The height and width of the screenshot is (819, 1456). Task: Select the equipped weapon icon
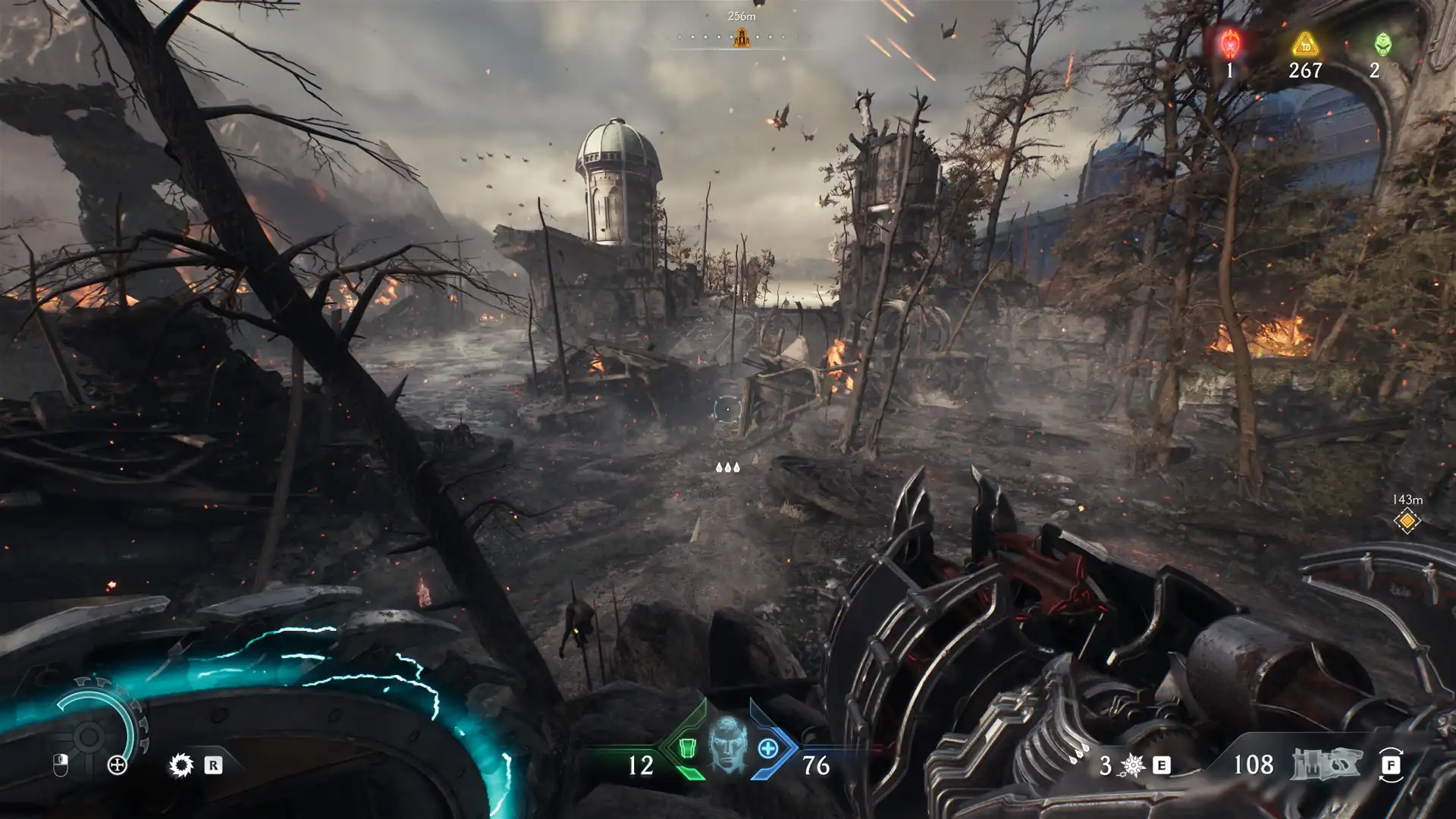[x=1326, y=764]
